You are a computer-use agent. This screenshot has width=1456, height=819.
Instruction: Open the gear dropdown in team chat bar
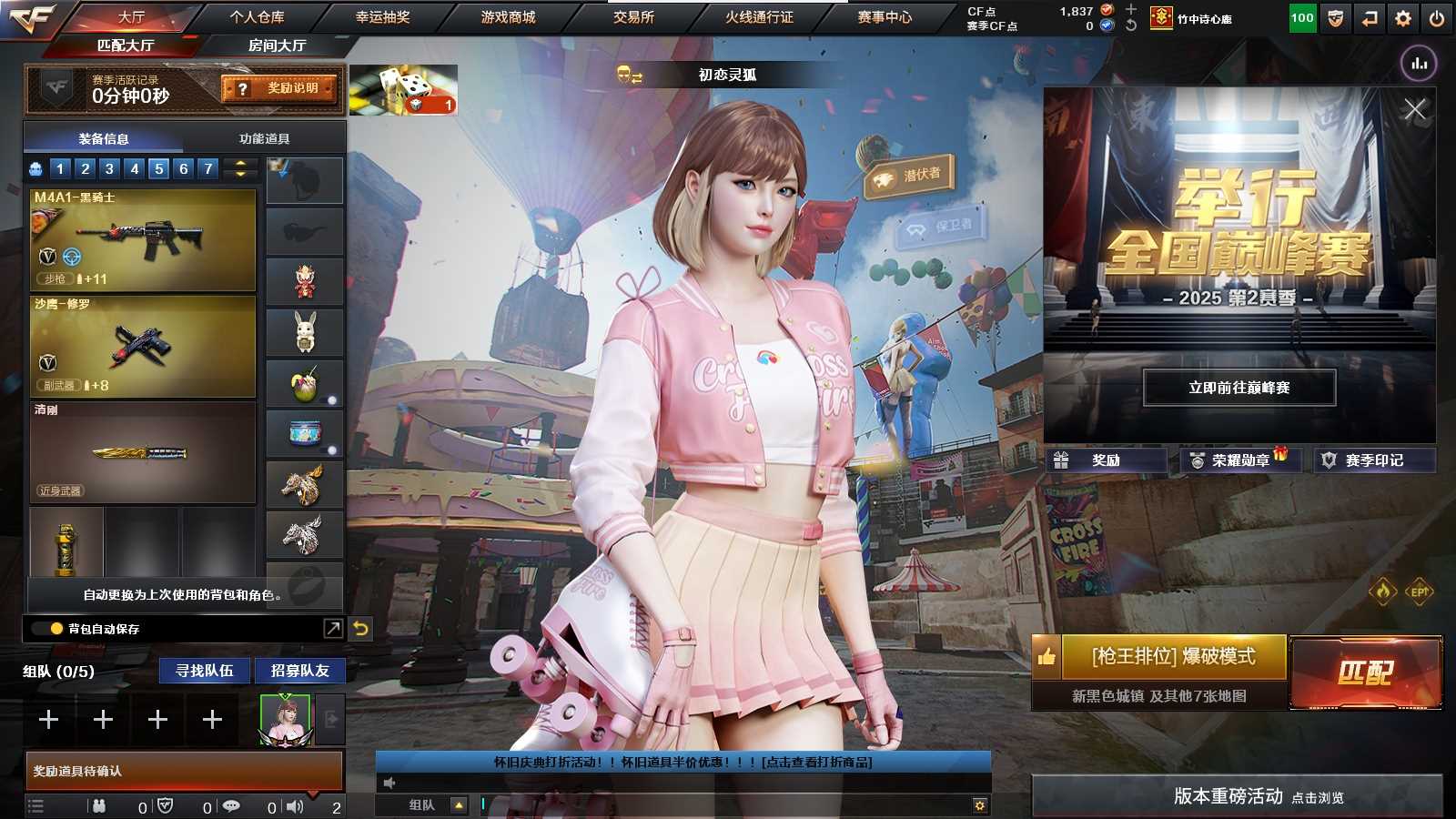click(980, 805)
